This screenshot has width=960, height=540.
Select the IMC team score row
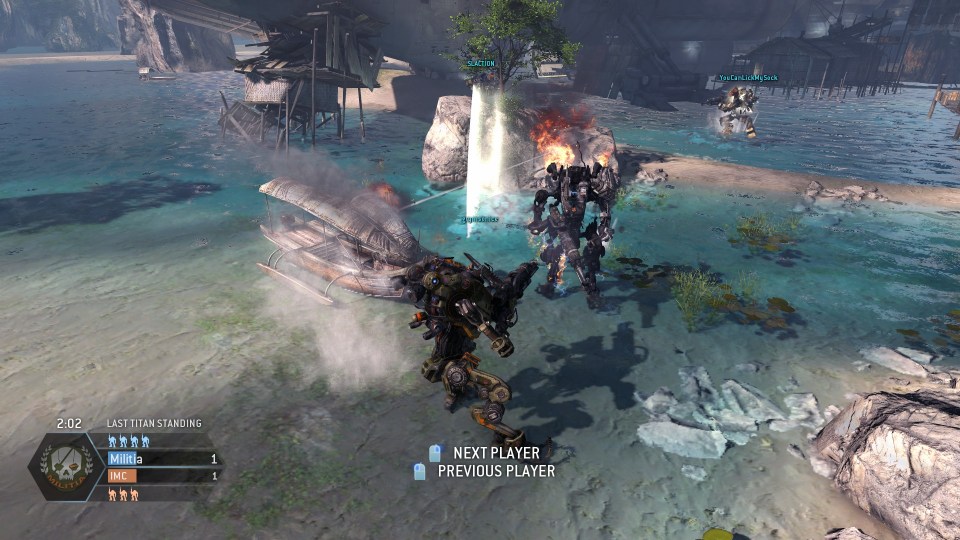[x=162, y=476]
